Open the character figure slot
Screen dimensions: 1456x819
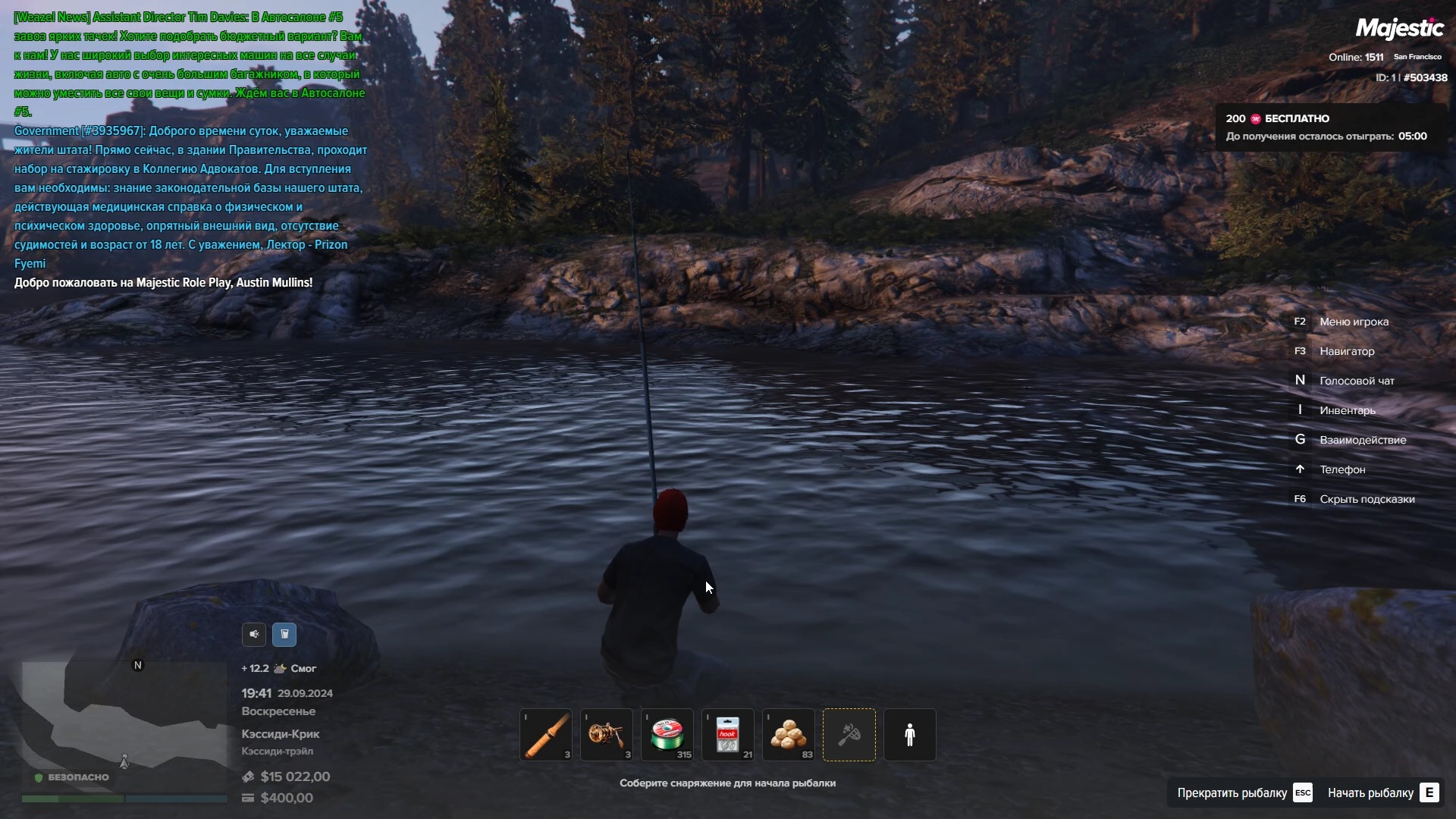(x=910, y=734)
